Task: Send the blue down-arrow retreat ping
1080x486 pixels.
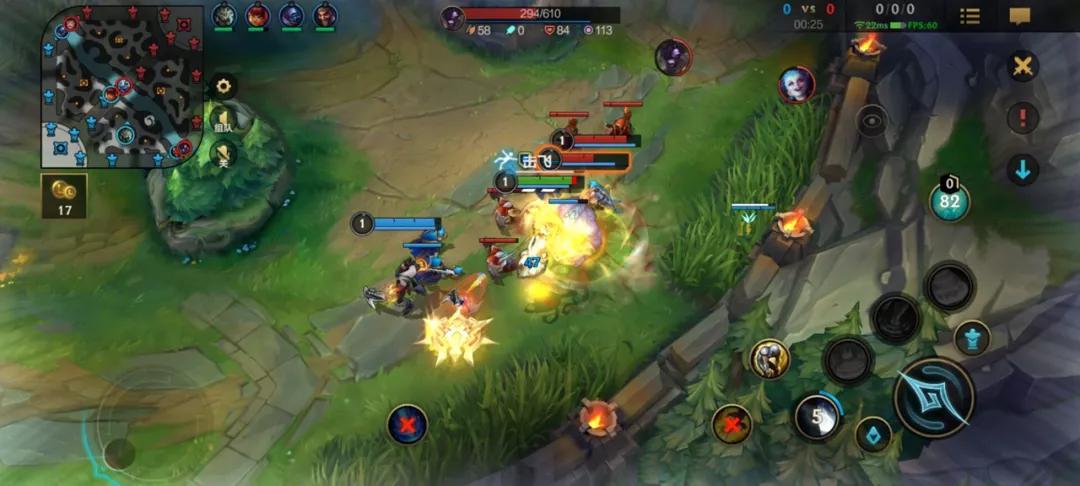Action: (x=1022, y=169)
